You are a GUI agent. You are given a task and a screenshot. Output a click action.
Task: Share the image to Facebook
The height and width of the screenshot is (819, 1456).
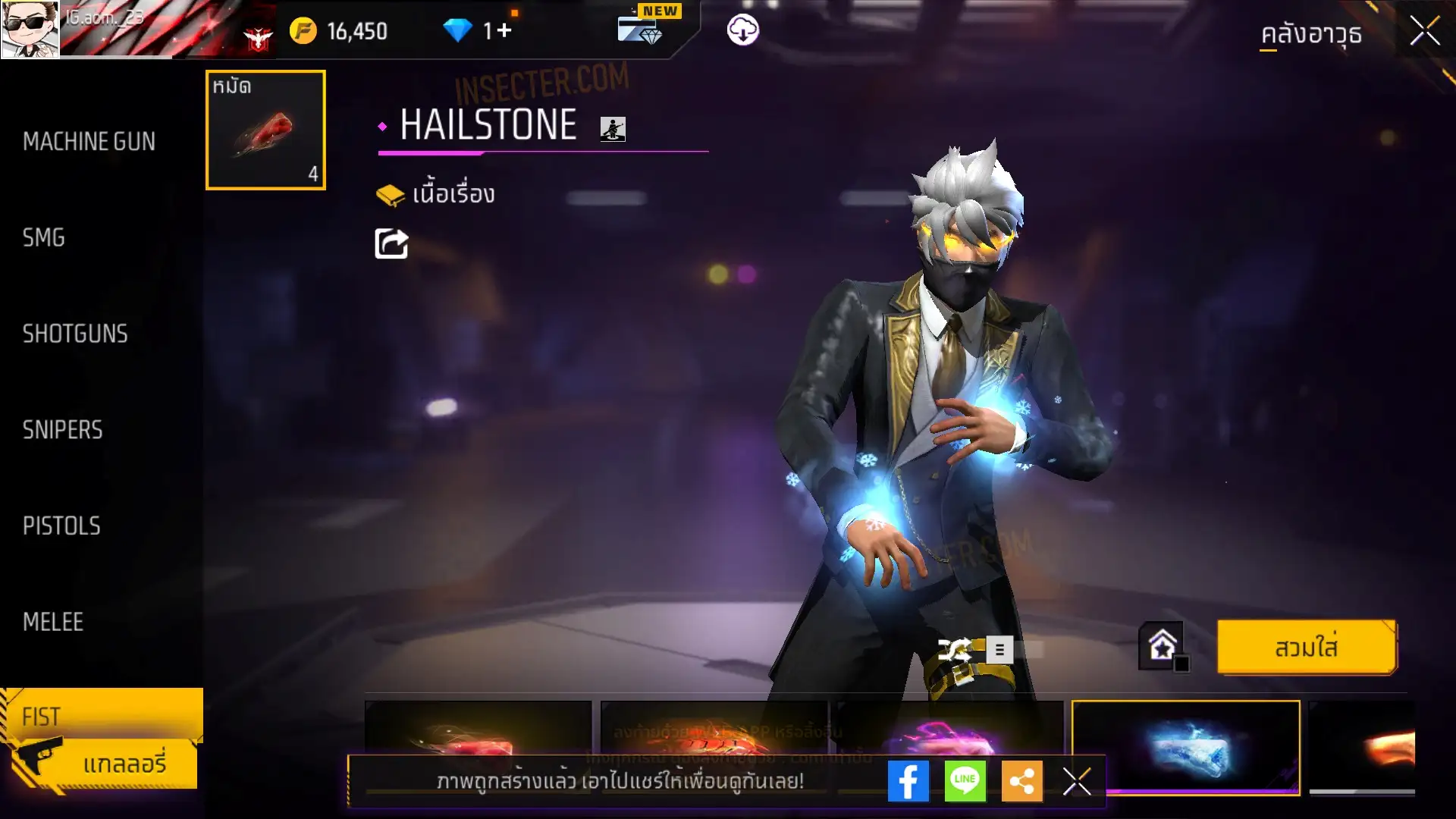(908, 781)
